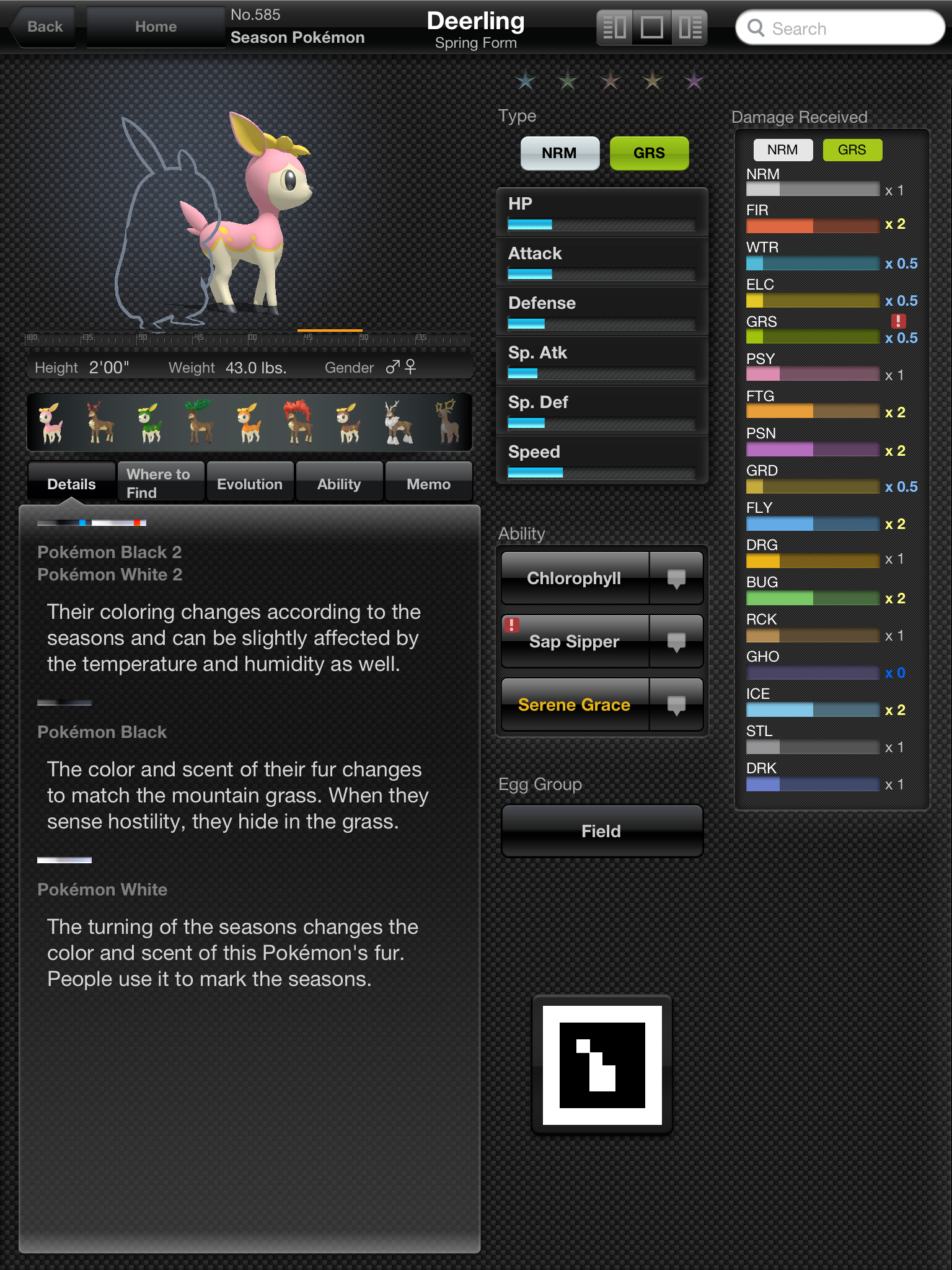Select the GRS type button under Type

tap(649, 153)
